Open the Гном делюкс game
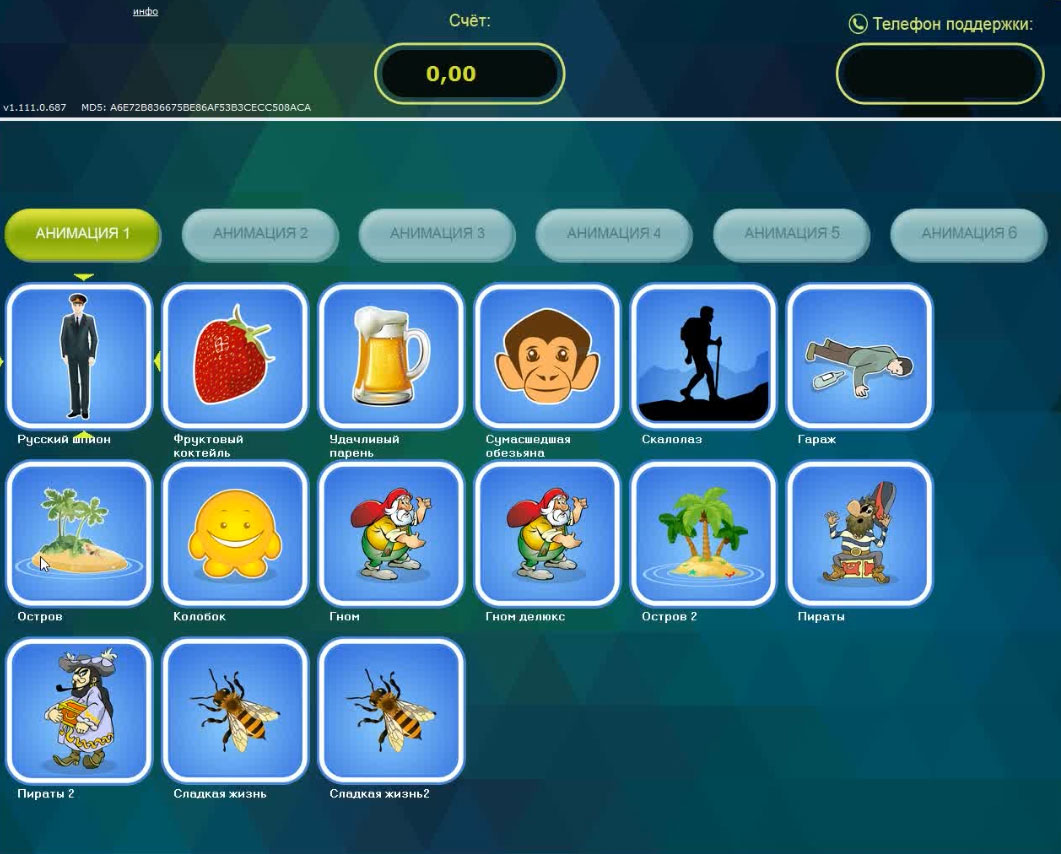This screenshot has height=854, width=1061. point(547,533)
